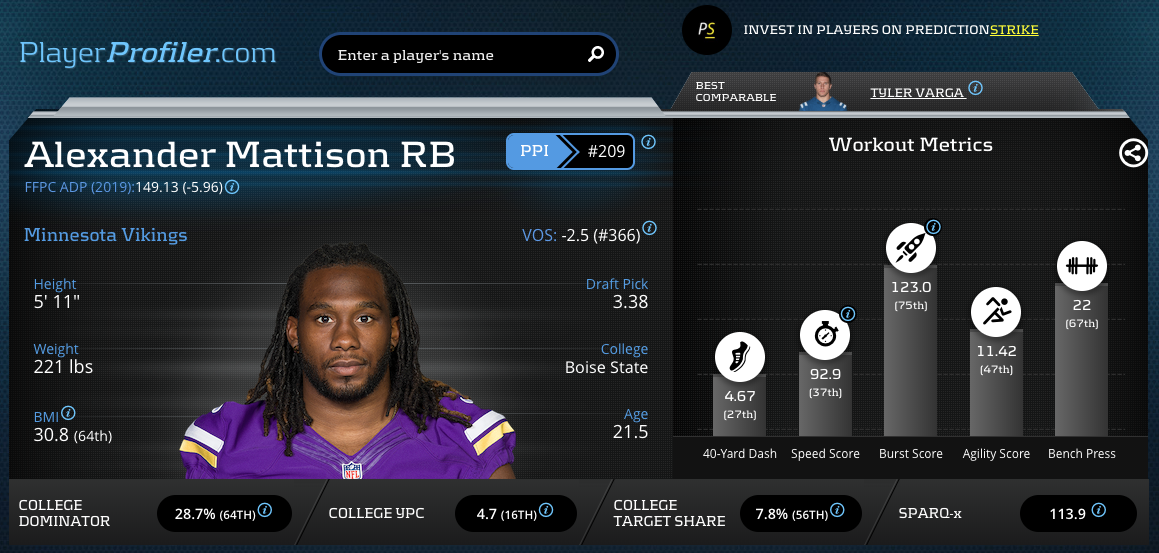Viewport: 1159px width, 553px height.
Task: Click the info icon beside PPI #209
Action: point(648,142)
